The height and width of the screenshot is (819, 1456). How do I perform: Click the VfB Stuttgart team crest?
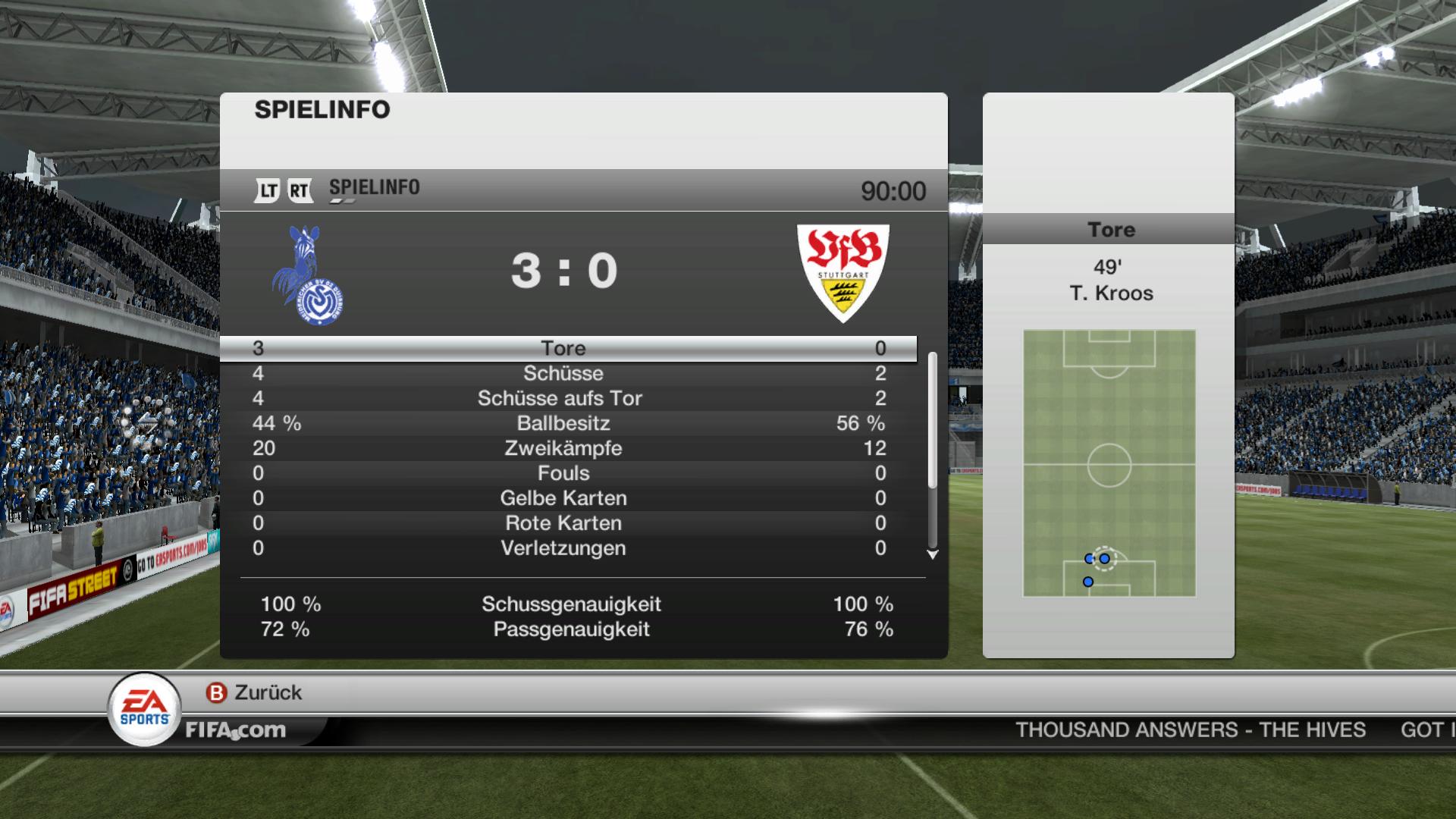click(x=843, y=273)
